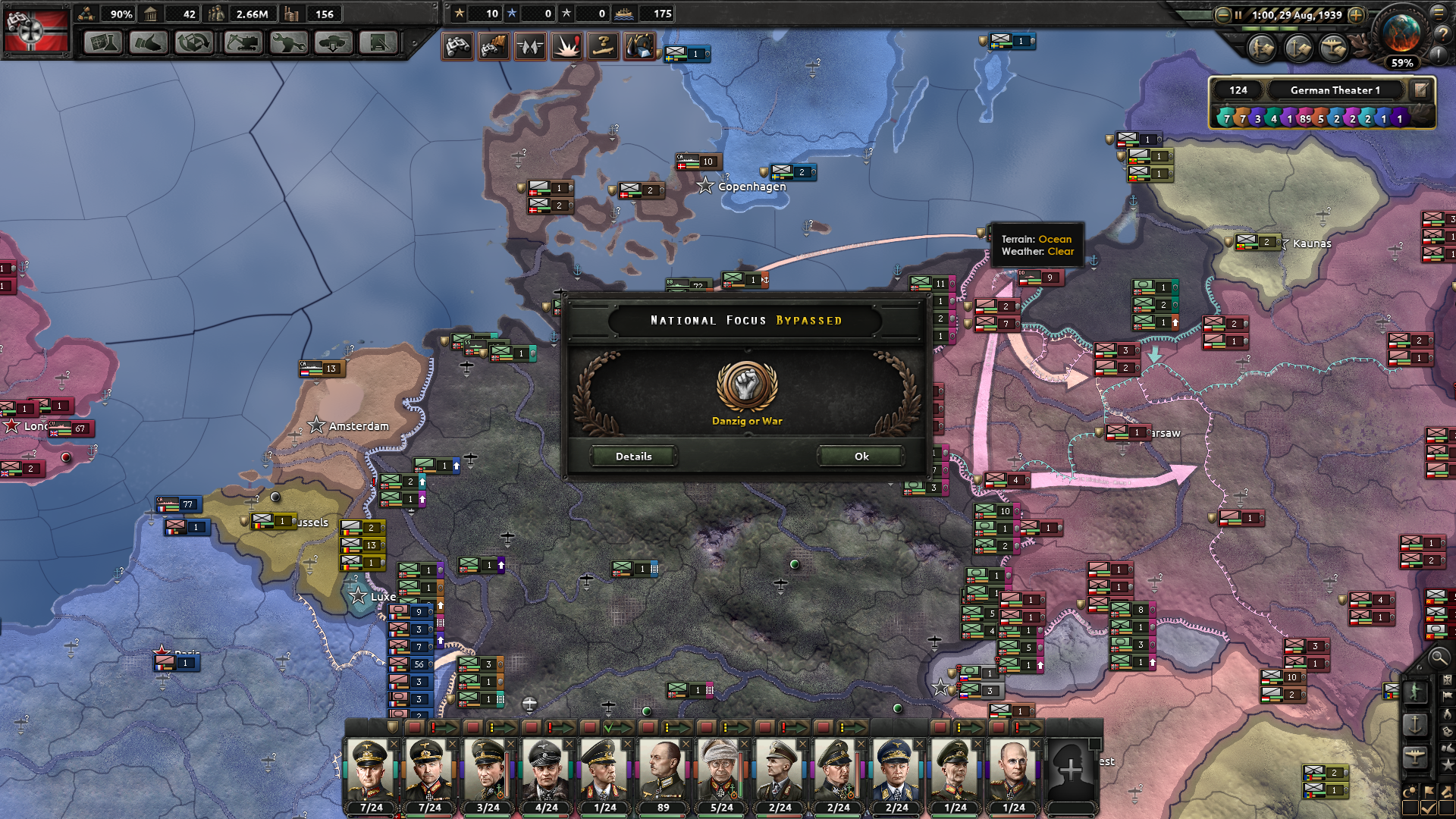Open the province search magnifier

(x=1438, y=659)
